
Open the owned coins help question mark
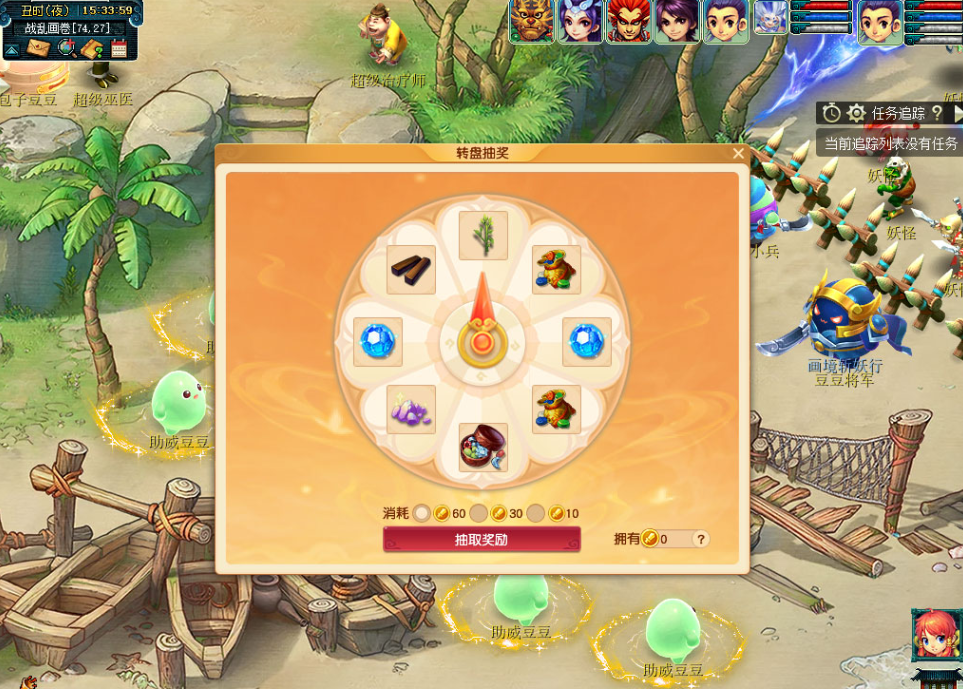[x=701, y=539]
